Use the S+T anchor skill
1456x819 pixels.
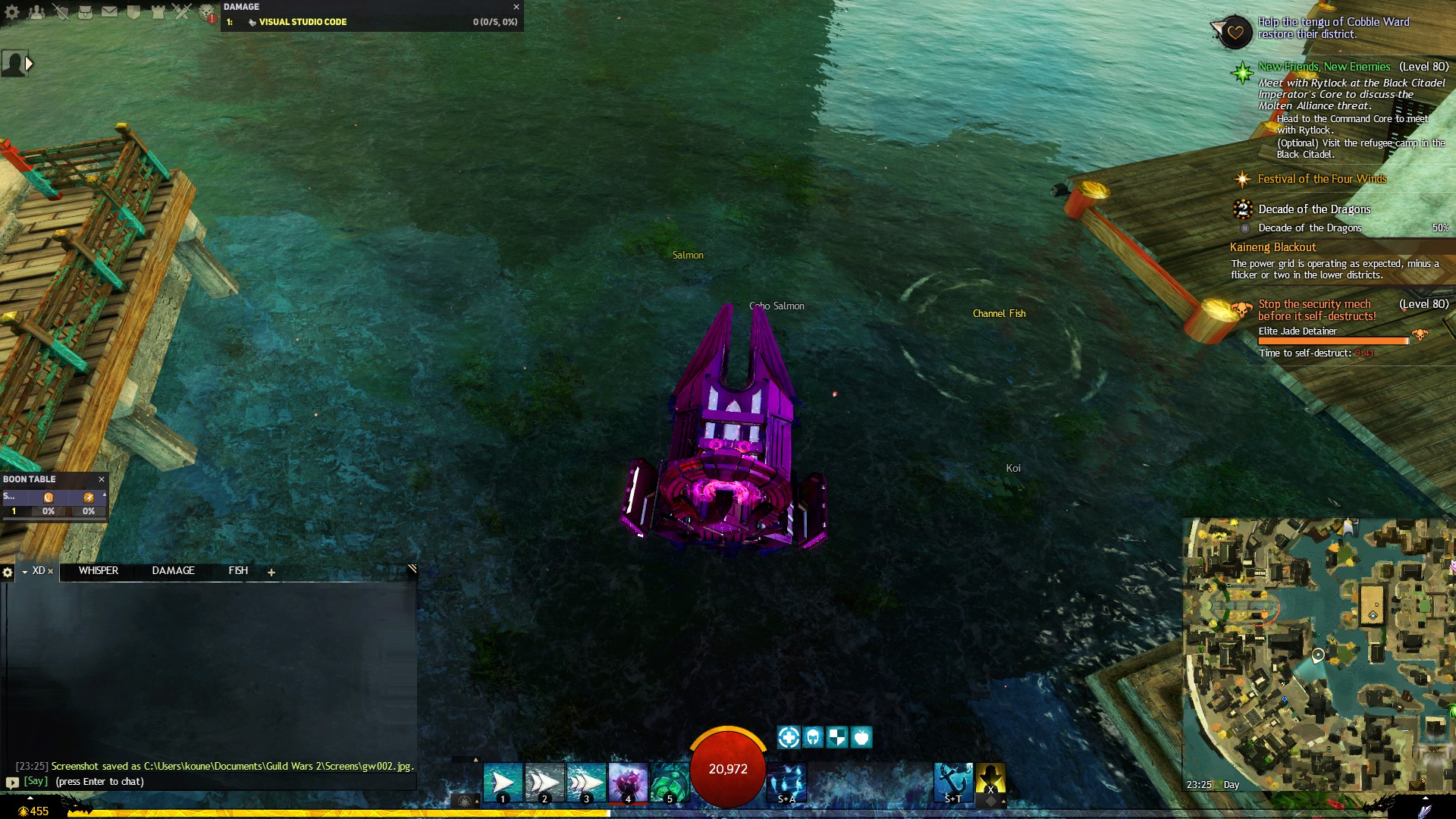tap(954, 783)
